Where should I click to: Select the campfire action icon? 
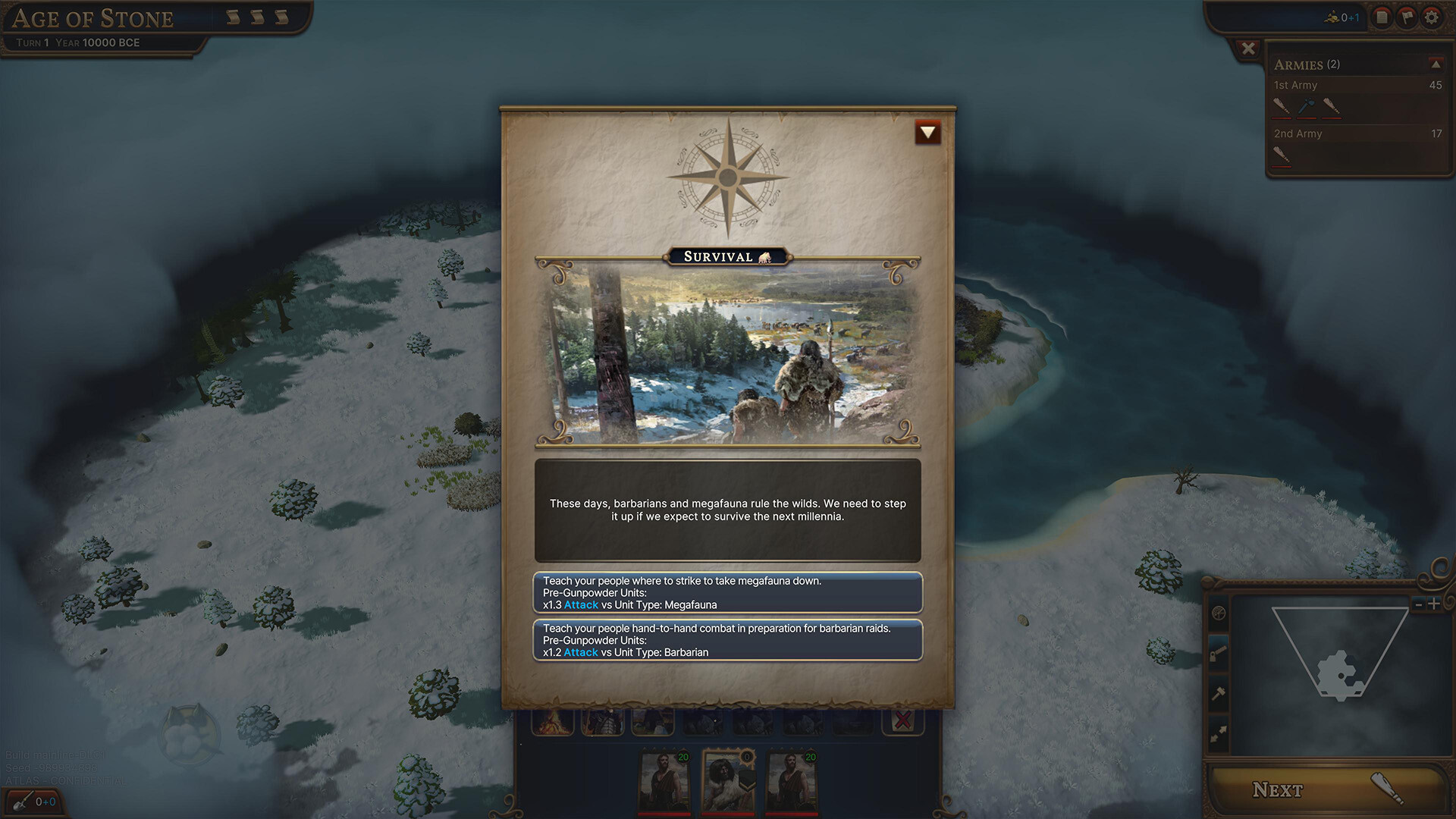click(552, 721)
